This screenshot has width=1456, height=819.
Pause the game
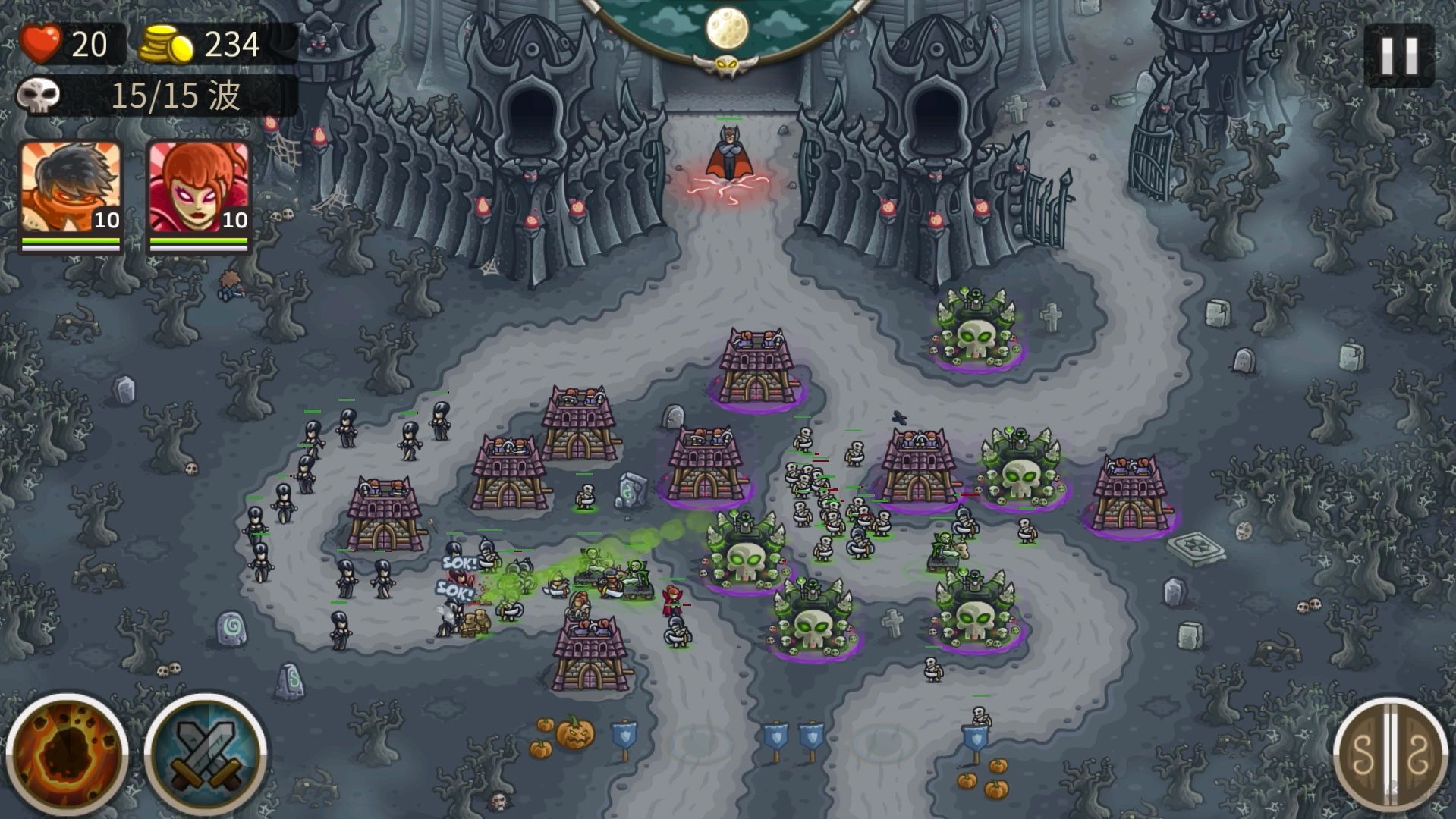point(1398,55)
